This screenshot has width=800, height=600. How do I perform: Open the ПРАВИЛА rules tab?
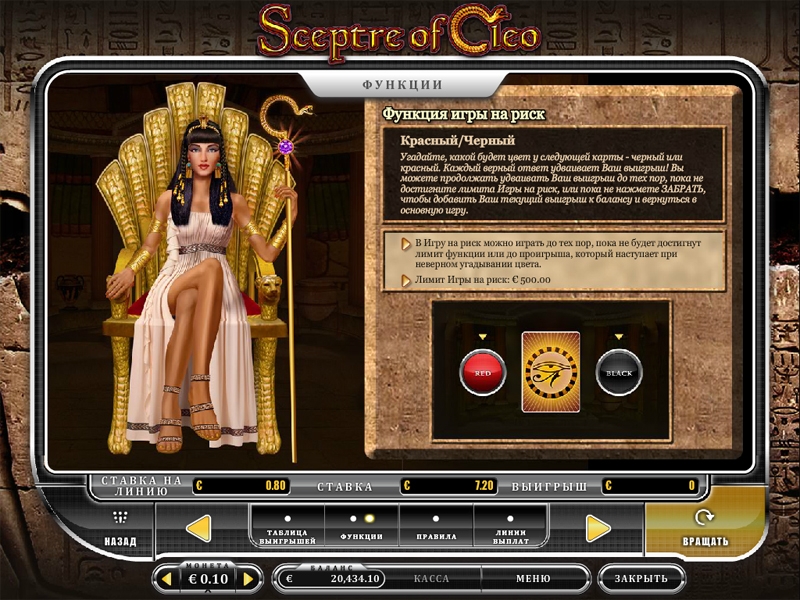click(436, 528)
